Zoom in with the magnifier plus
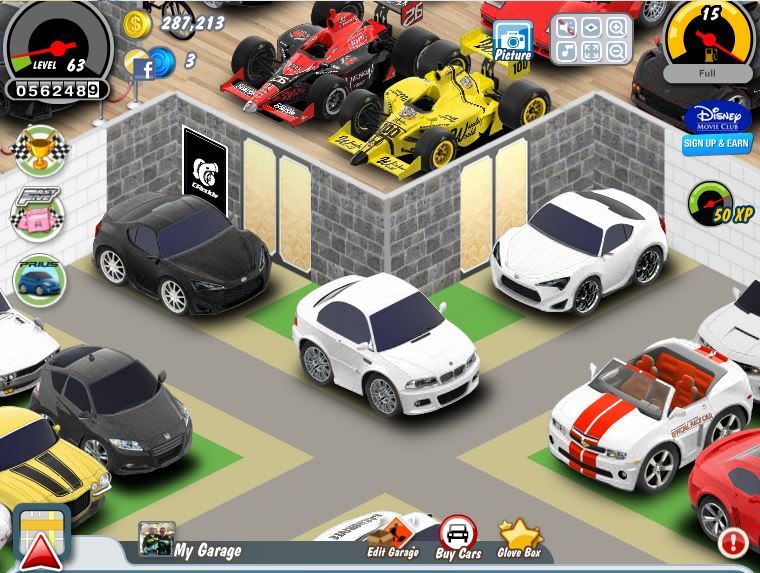Screen dimensions: 760x573 tap(616, 28)
